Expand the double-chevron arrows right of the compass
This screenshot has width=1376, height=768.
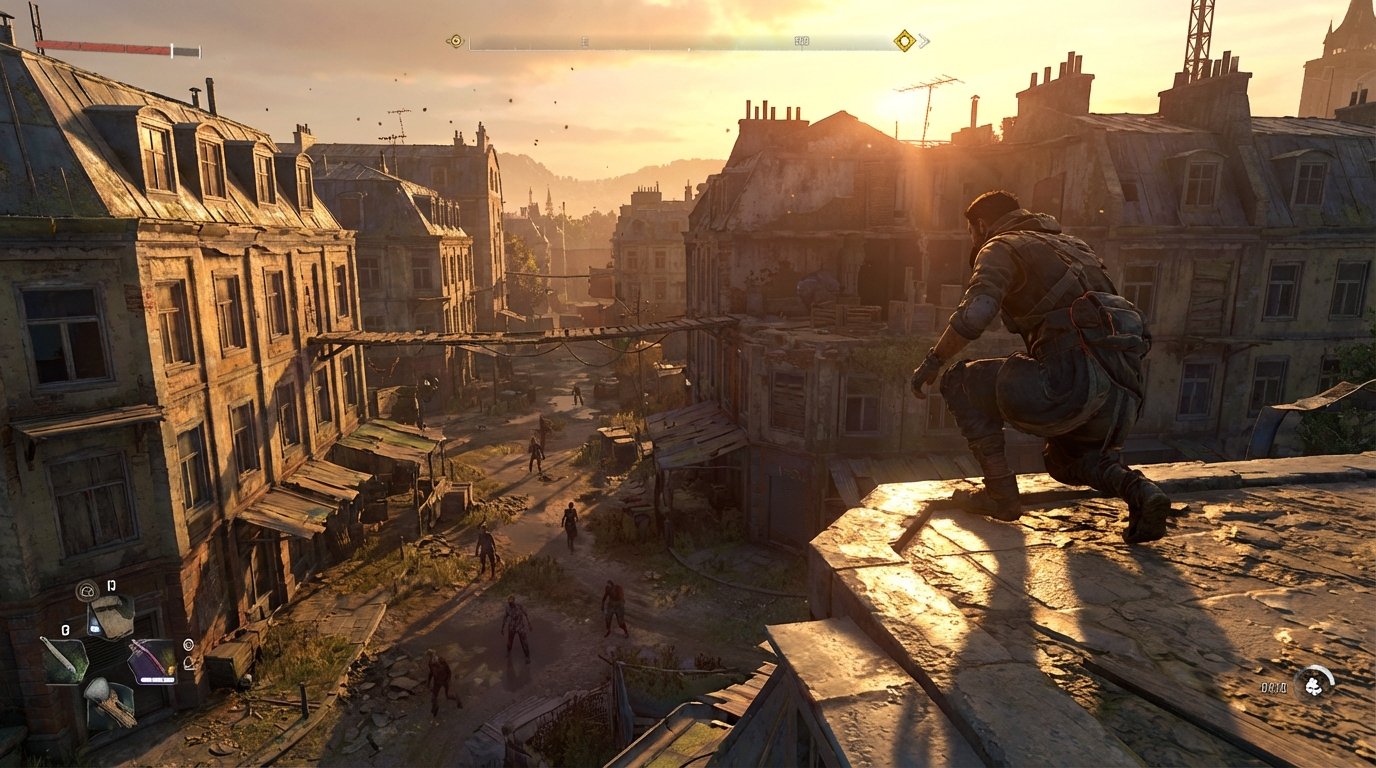[x=922, y=41]
